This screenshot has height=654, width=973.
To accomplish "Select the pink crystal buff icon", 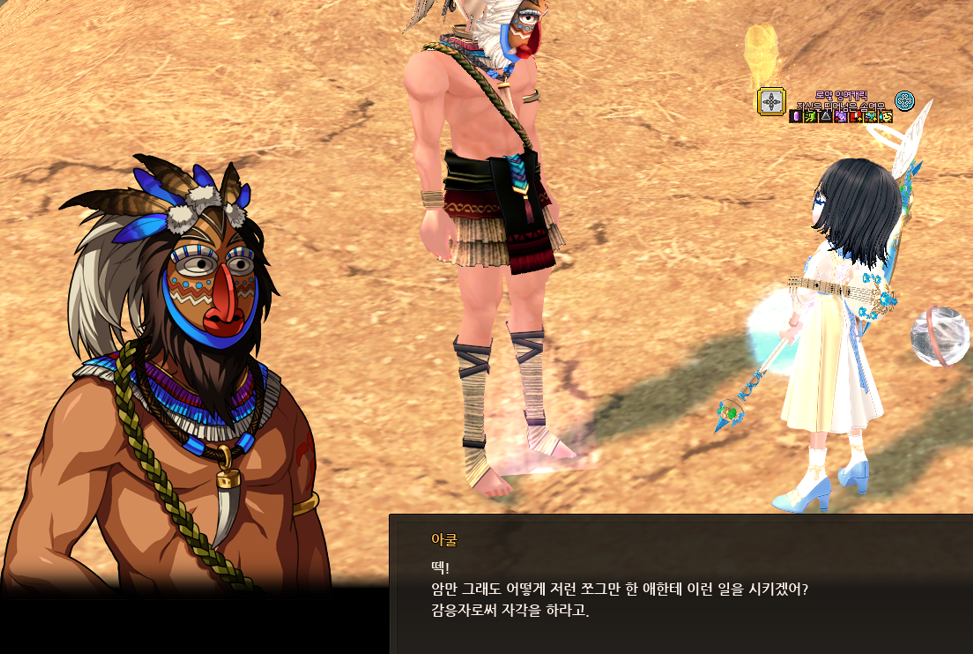I will coord(795,116).
